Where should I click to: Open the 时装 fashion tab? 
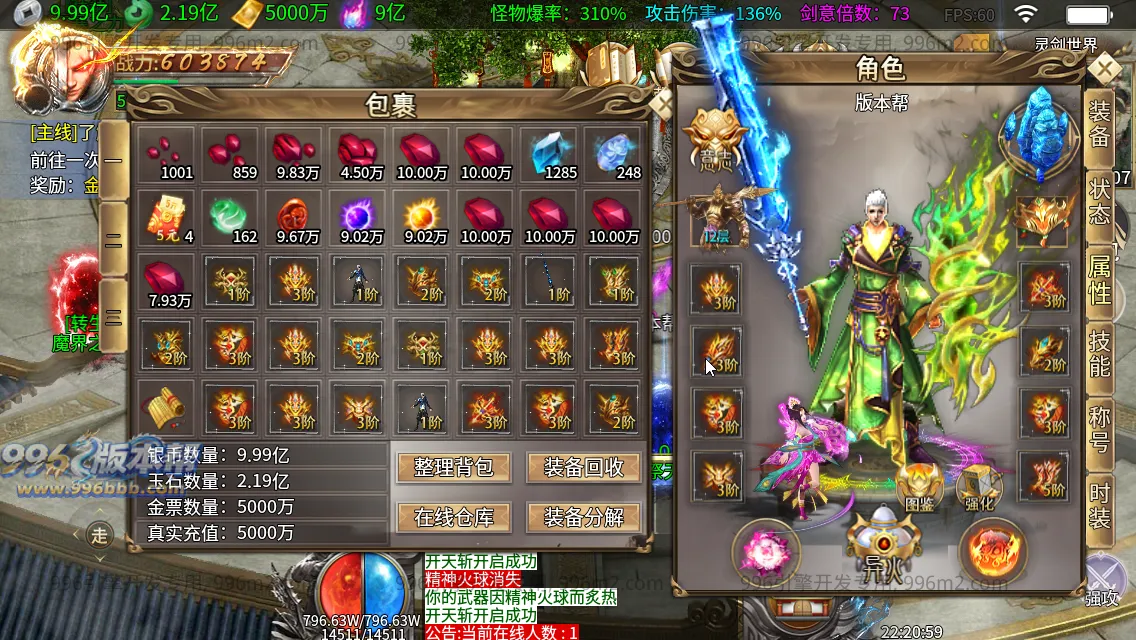tap(1099, 506)
